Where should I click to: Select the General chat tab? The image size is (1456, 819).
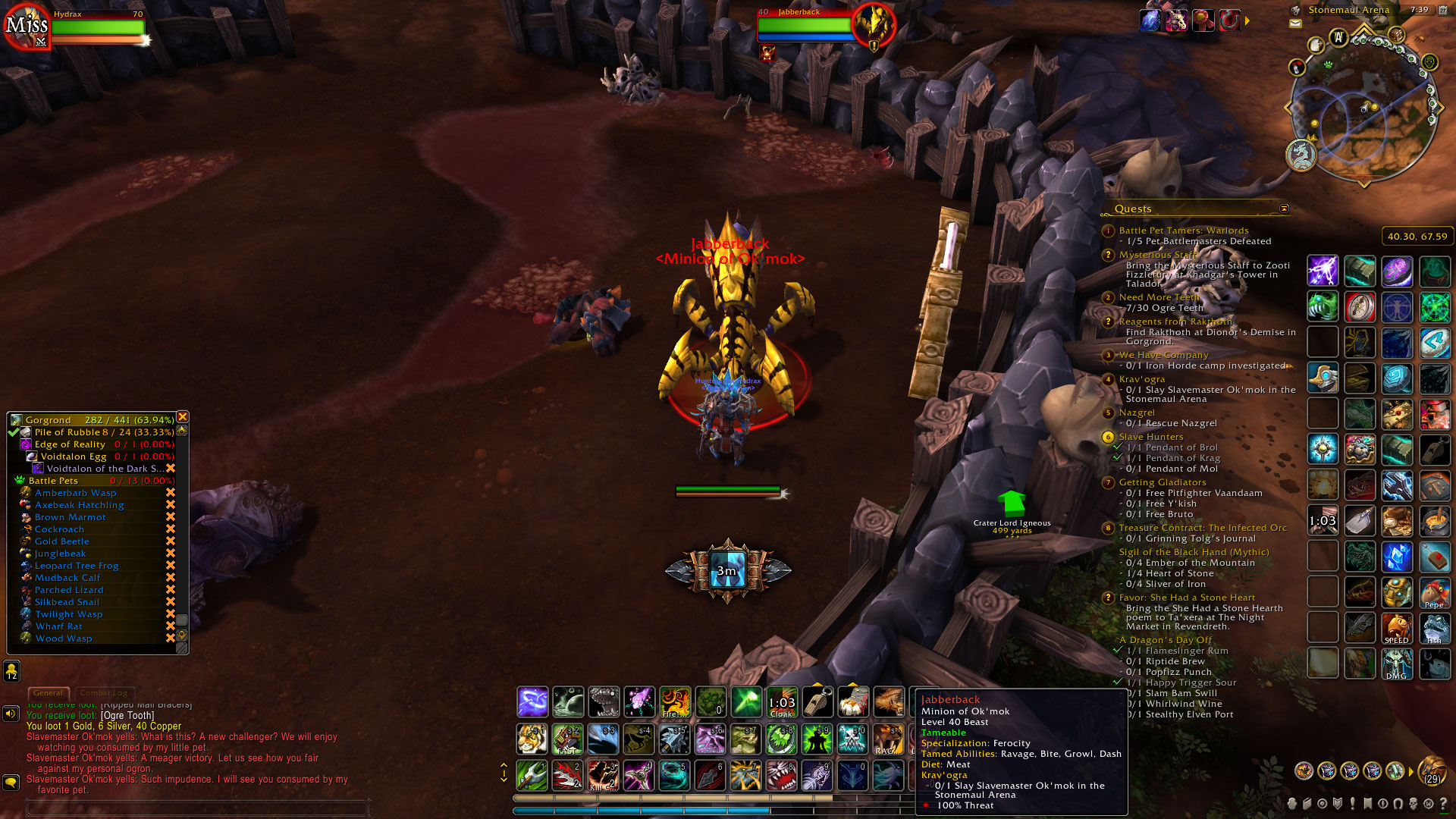click(49, 693)
